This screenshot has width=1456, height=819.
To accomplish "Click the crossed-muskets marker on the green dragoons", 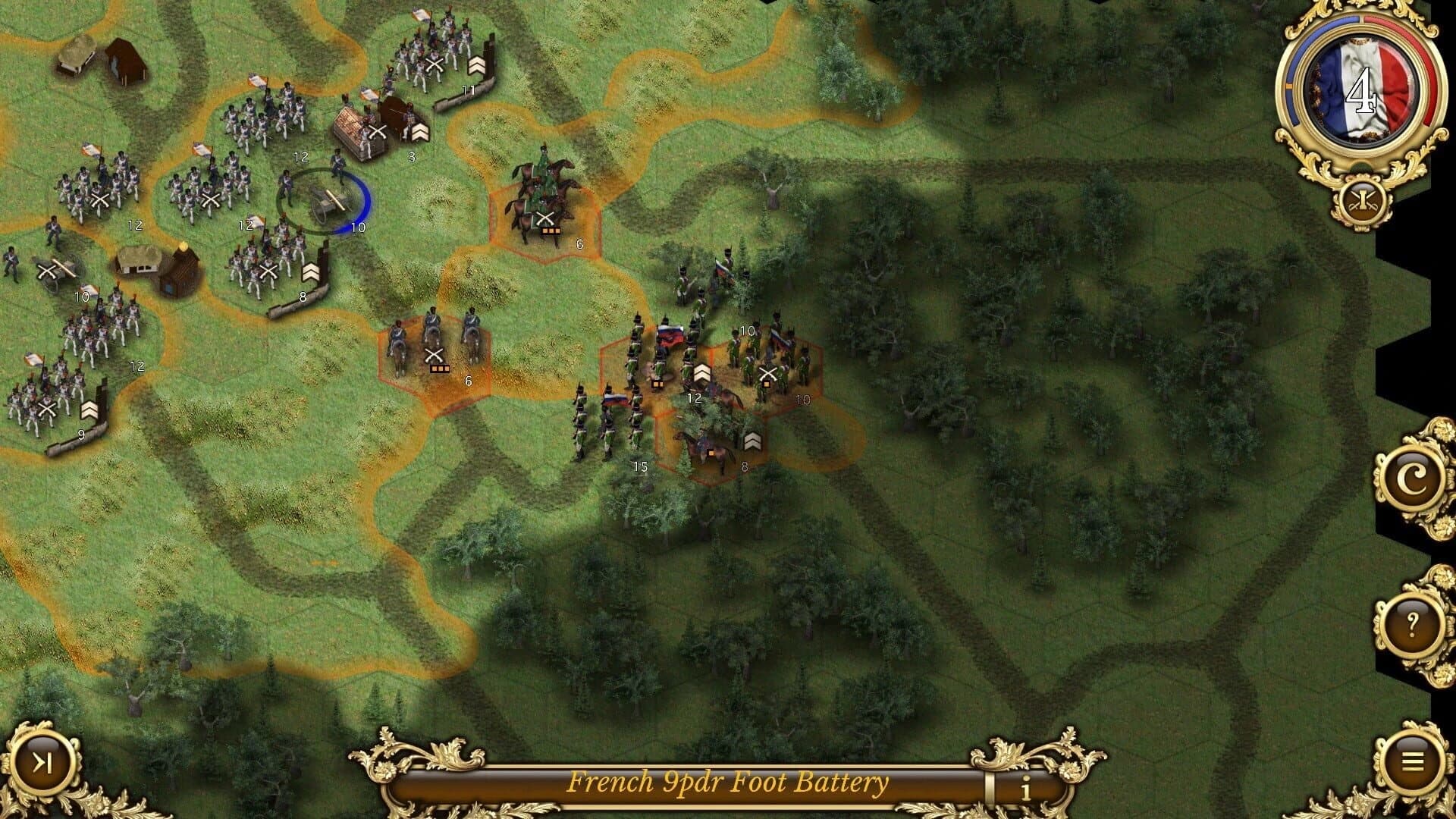I will (x=544, y=218).
